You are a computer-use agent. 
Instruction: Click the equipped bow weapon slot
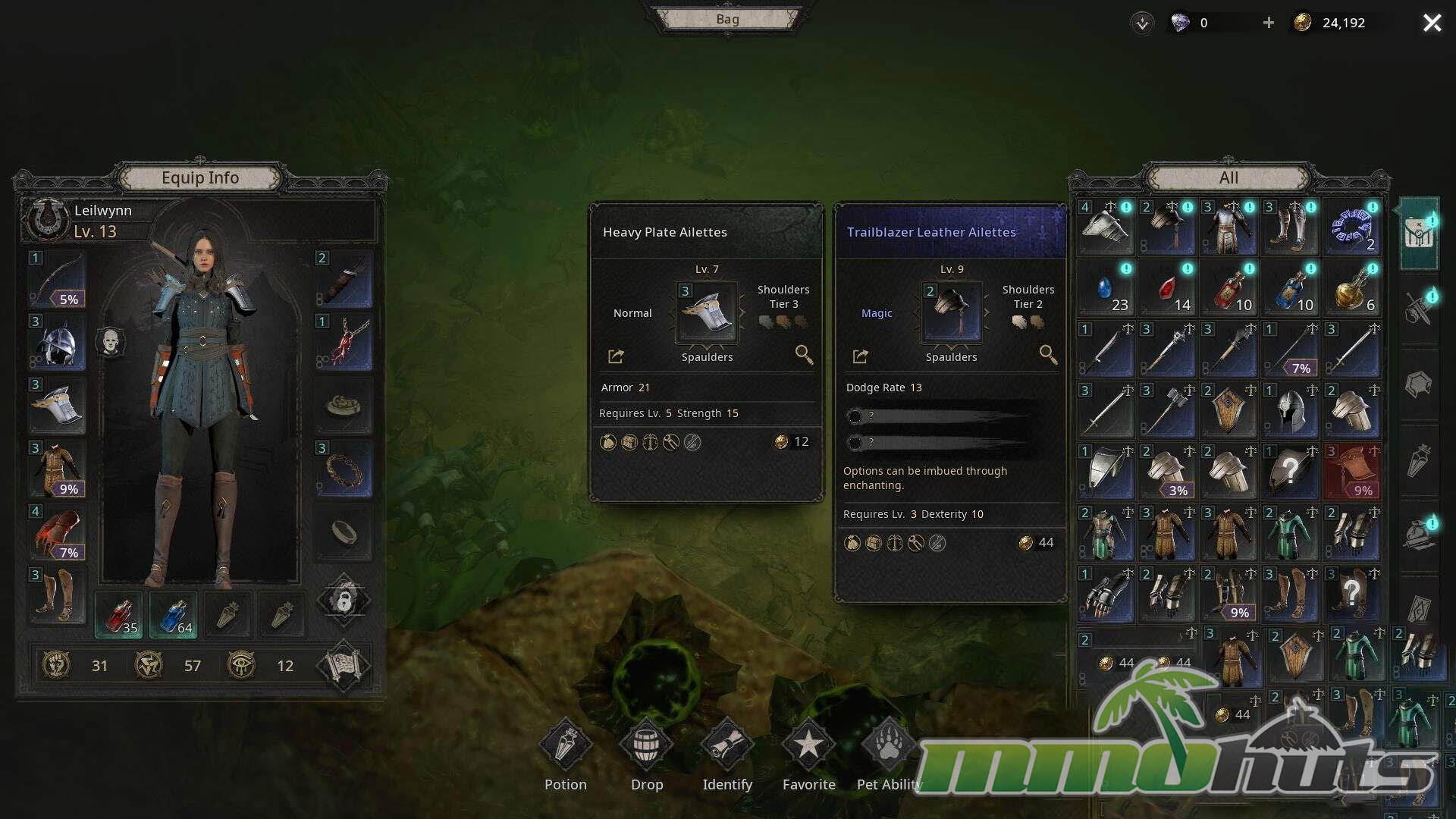tap(58, 279)
